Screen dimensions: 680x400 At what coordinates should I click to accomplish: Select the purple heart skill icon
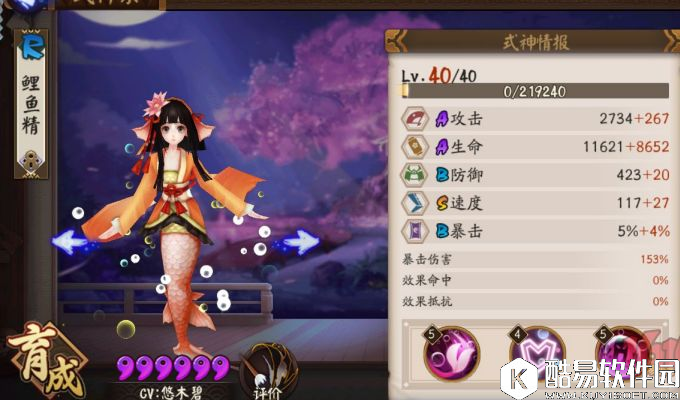point(538,355)
